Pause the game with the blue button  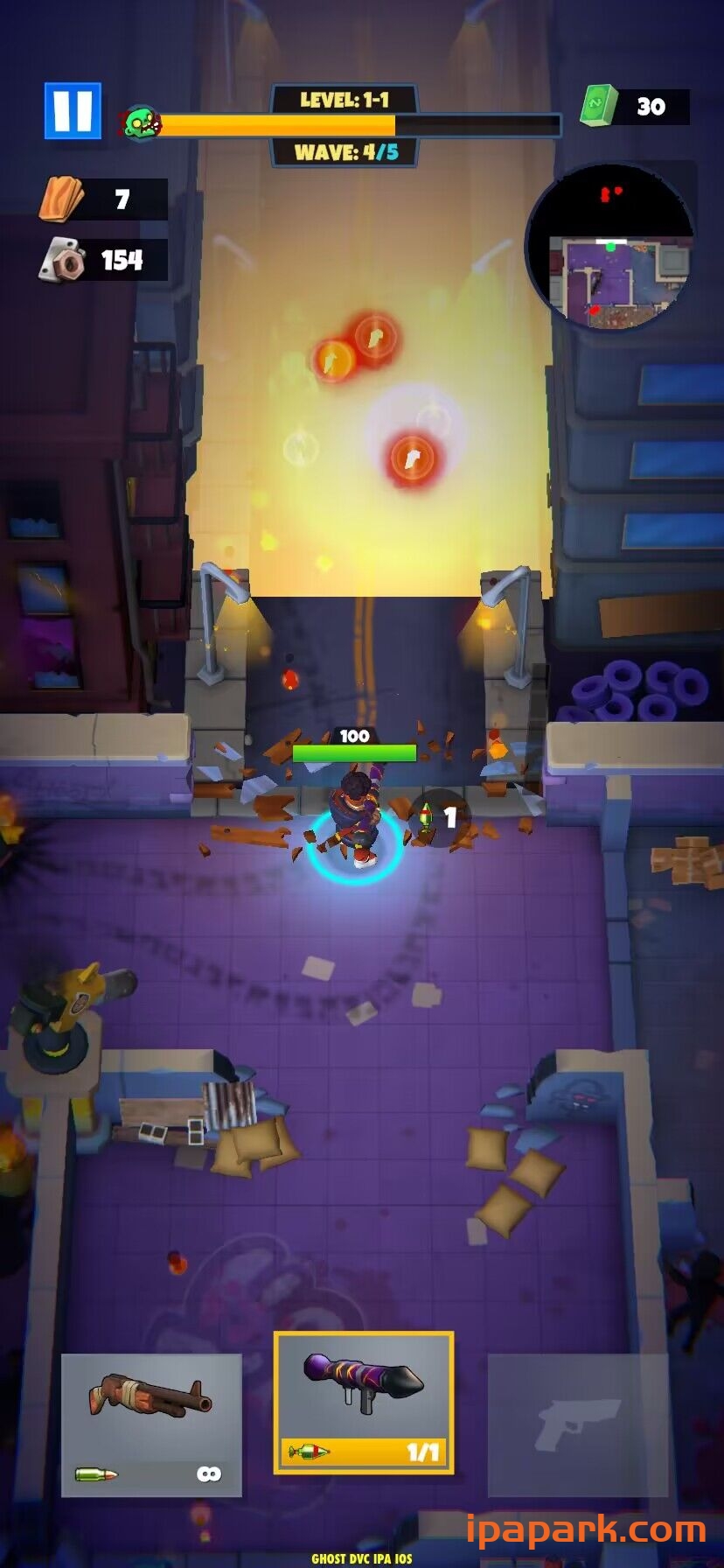73,111
